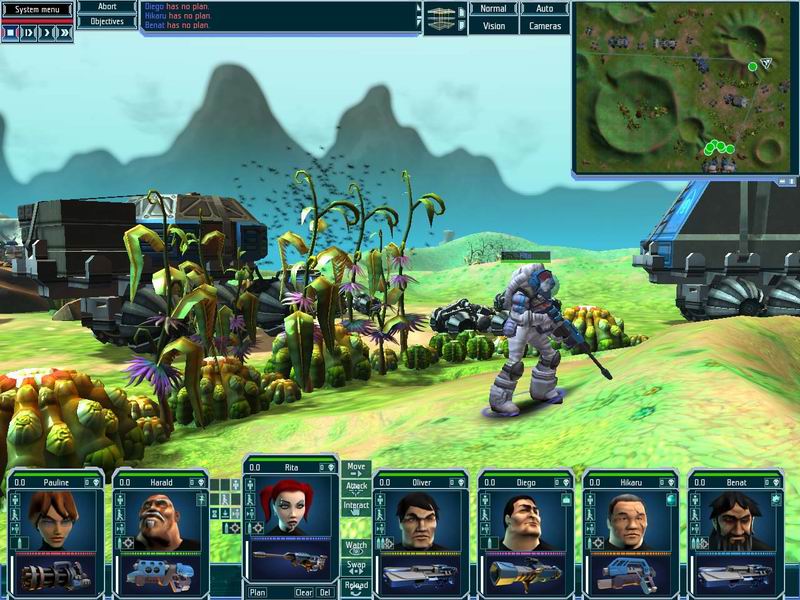Screen dimensions: 800x600
Task: Choose the Interact command
Action: [356, 508]
